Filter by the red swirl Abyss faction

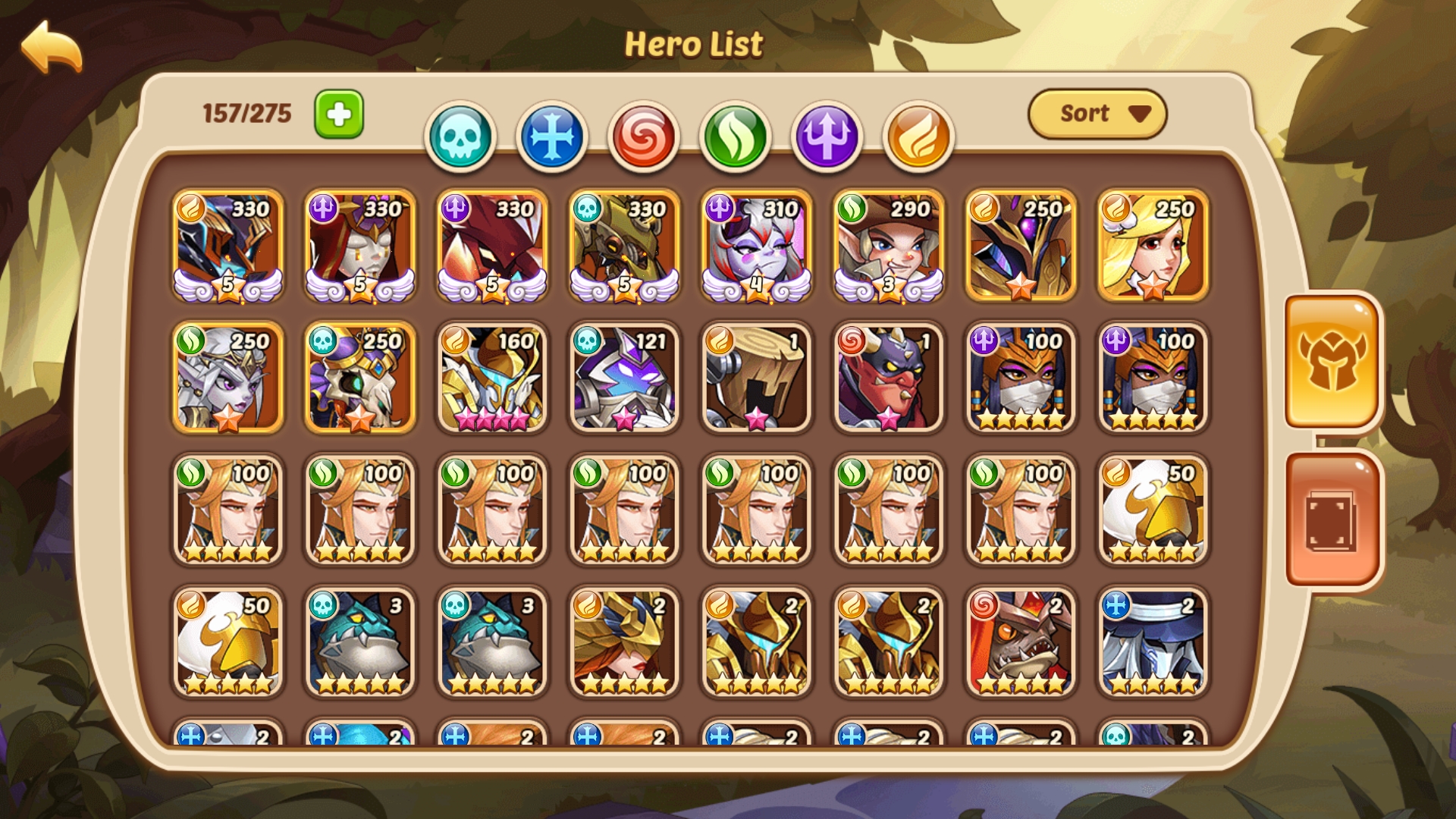pyautogui.click(x=645, y=136)
